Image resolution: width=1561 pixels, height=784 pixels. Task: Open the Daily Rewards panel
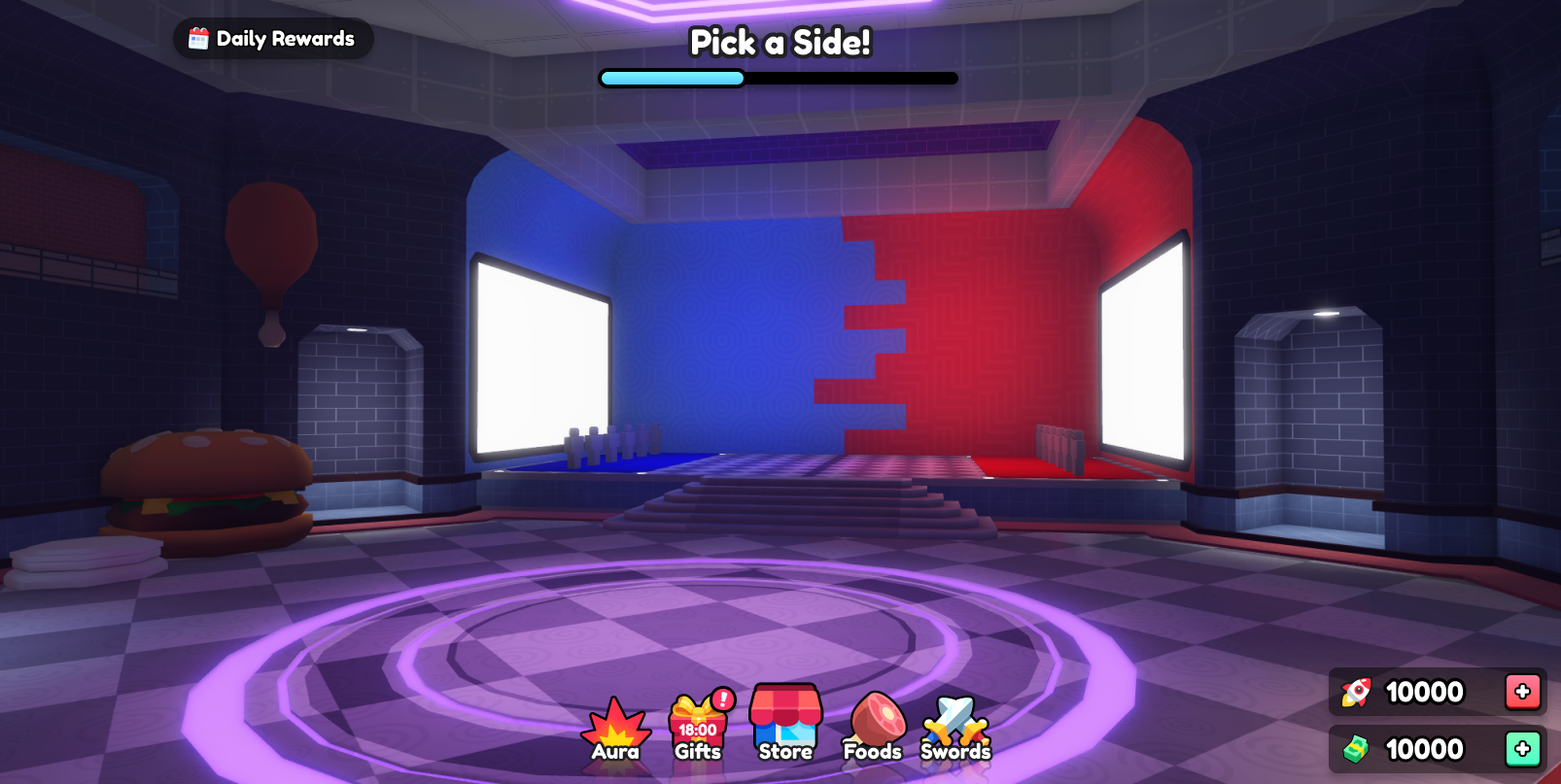[x=273, y=39]
